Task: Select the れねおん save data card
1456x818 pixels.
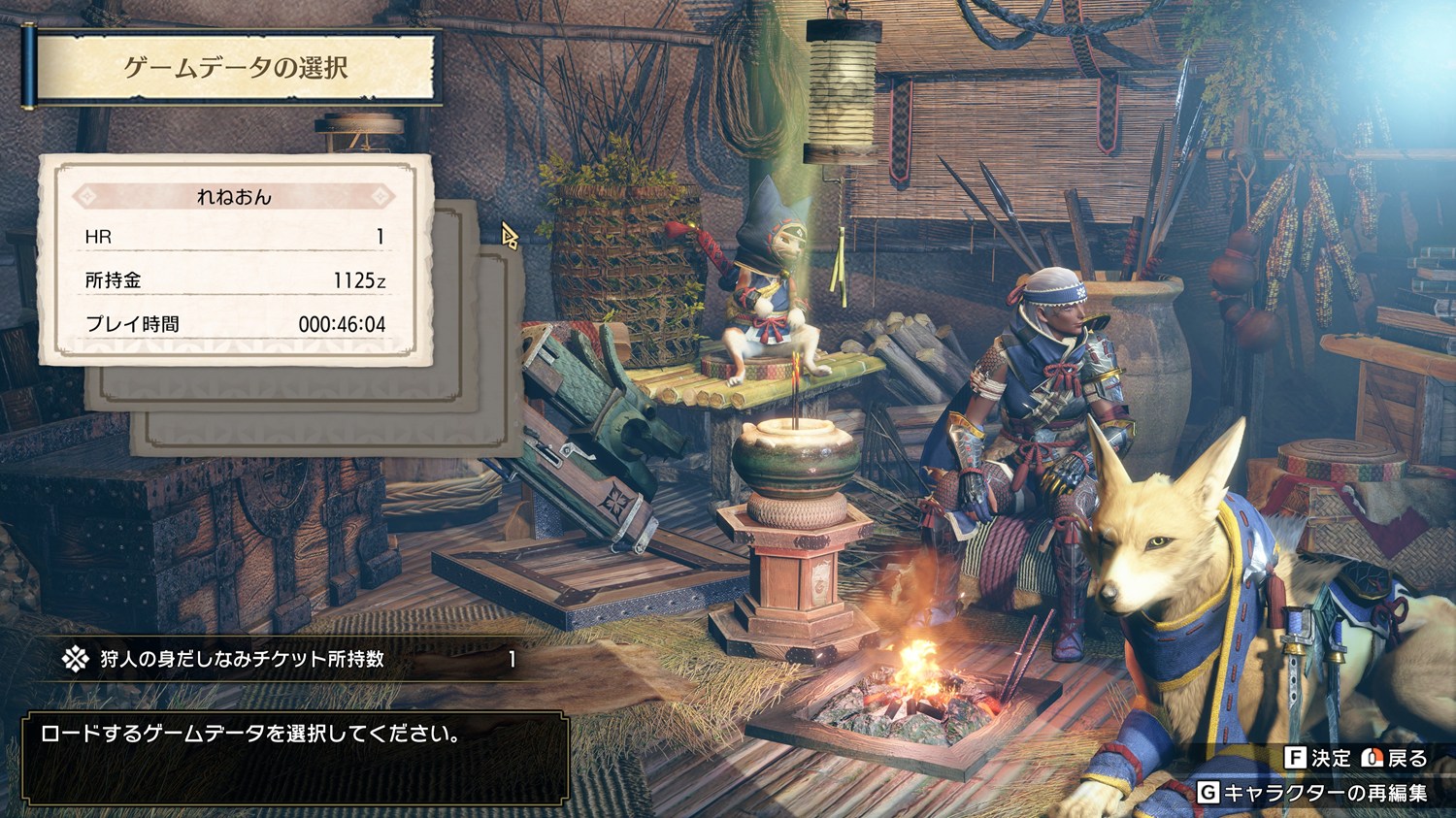Action: click(234, 260)
